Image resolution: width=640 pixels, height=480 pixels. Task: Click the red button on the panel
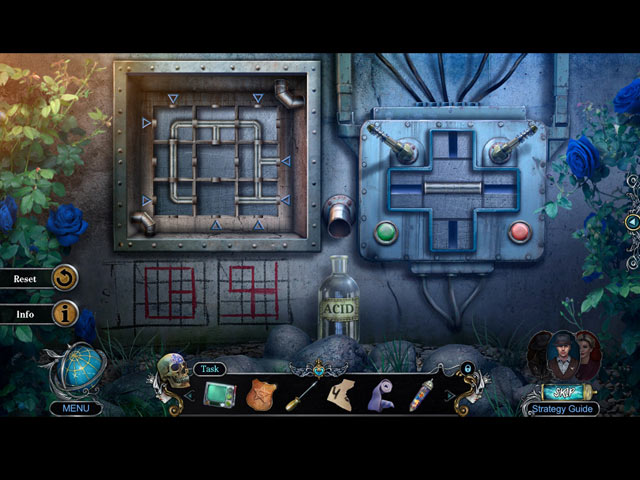pos(519,233)
